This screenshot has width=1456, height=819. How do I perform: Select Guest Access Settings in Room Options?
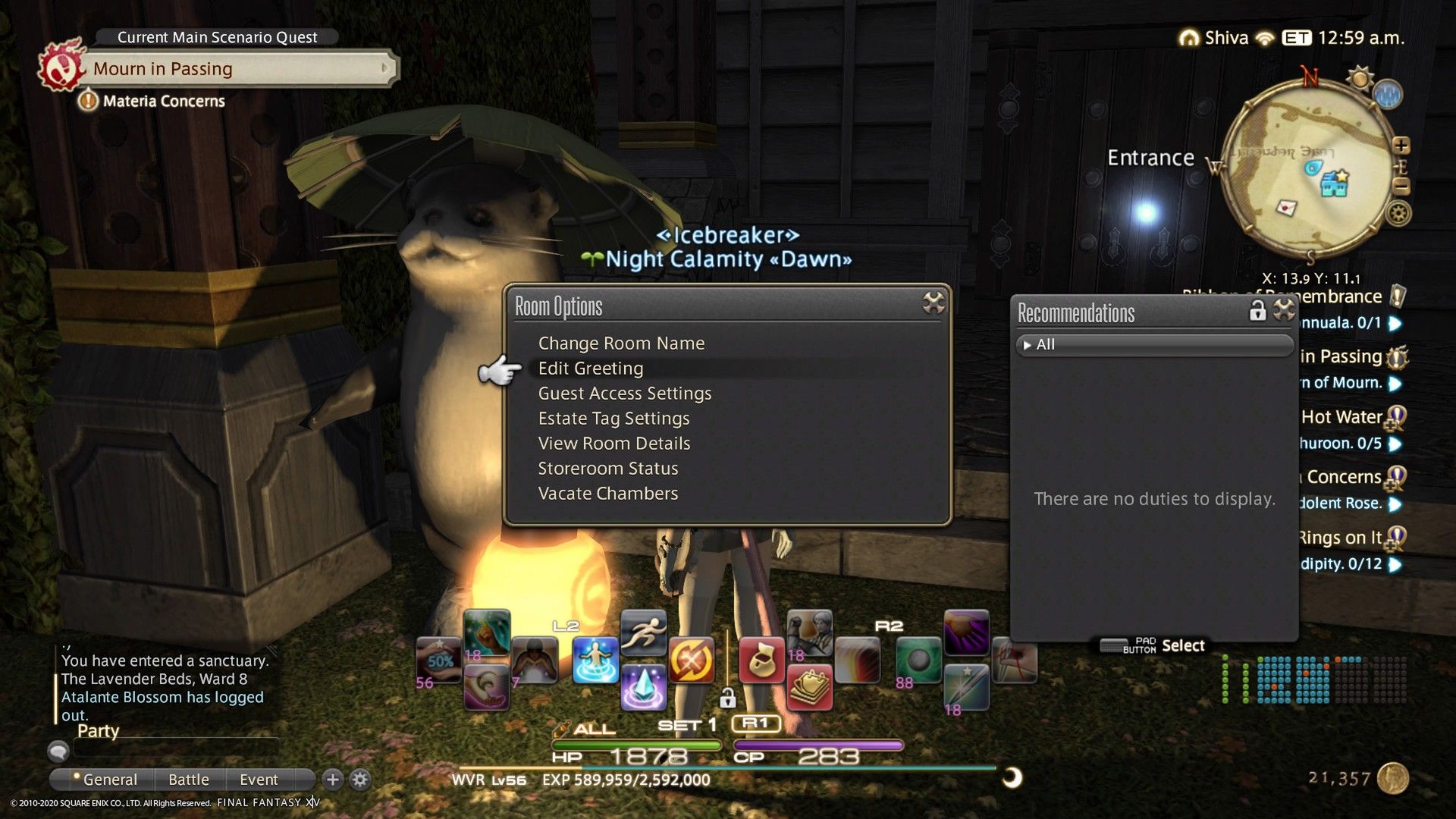(624, 393)
